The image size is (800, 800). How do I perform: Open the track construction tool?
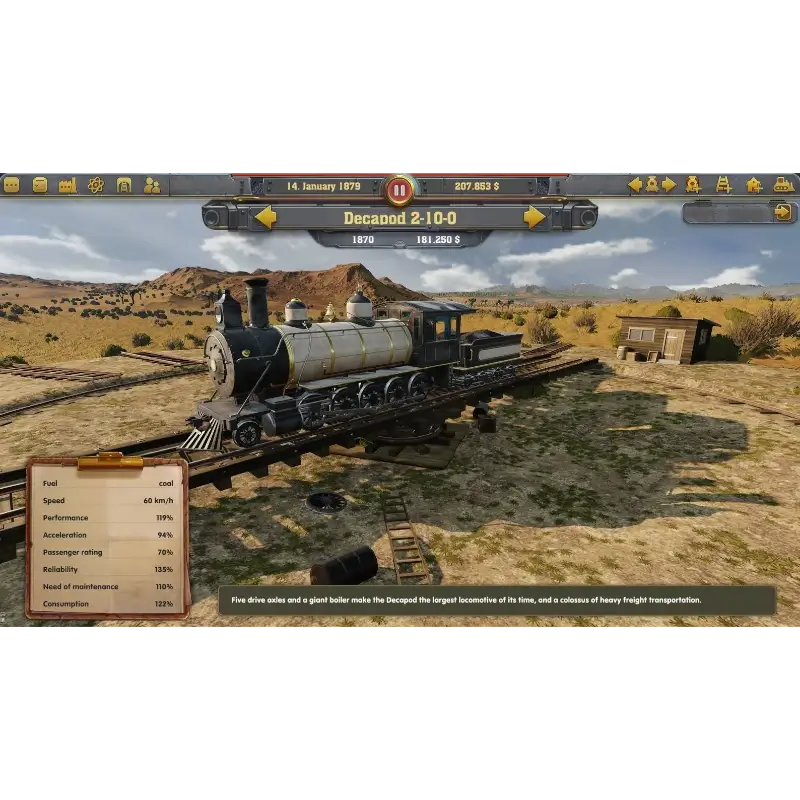[x=723, y=184]
